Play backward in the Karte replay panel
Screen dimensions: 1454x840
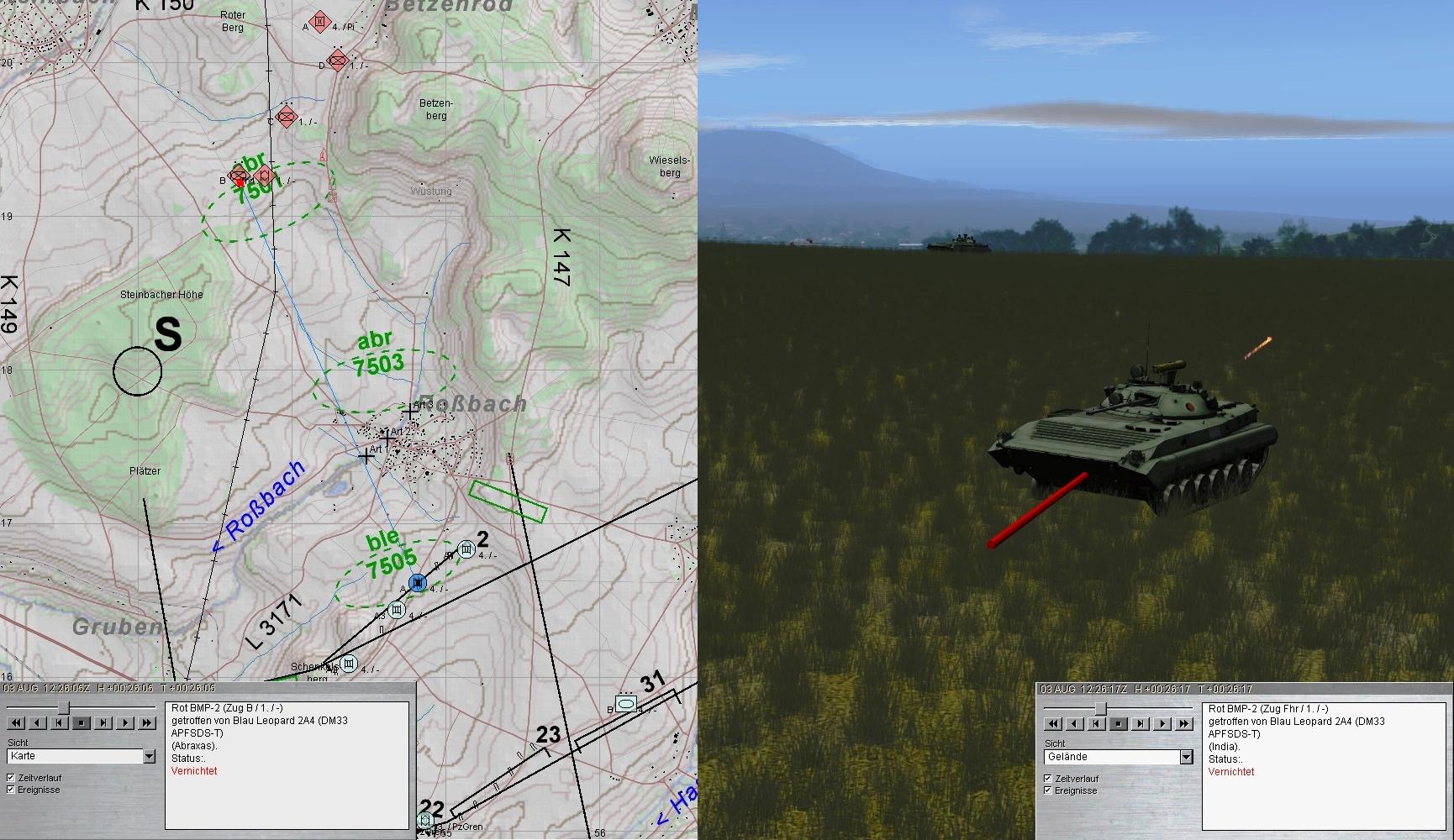tap(38, 722)
